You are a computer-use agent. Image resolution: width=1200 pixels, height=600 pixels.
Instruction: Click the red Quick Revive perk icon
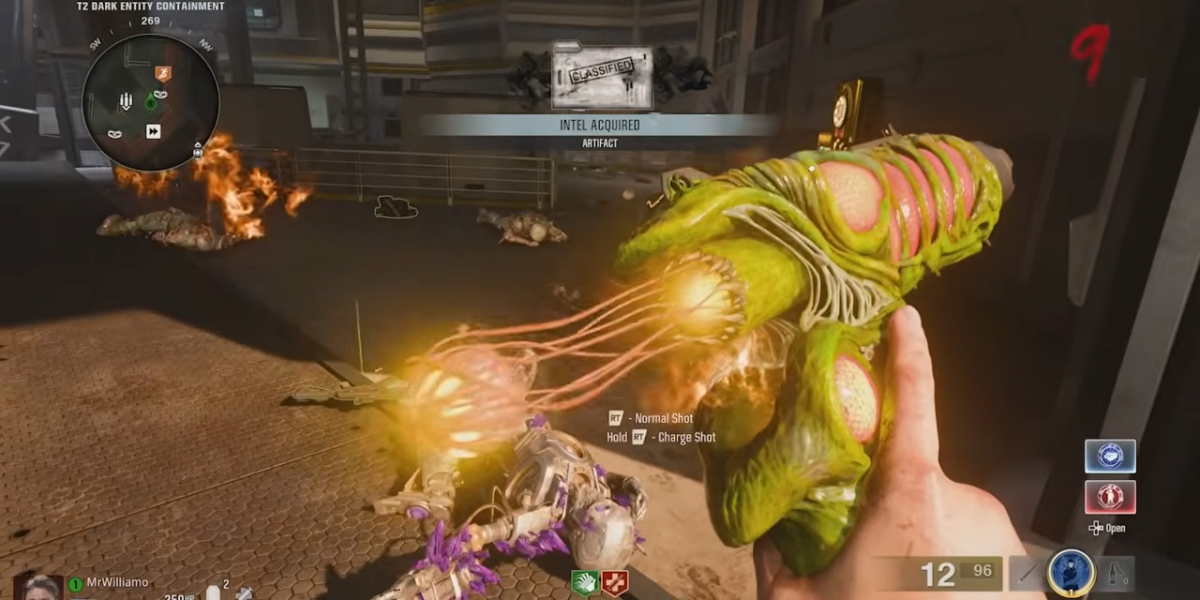click(x=614, y=583)
